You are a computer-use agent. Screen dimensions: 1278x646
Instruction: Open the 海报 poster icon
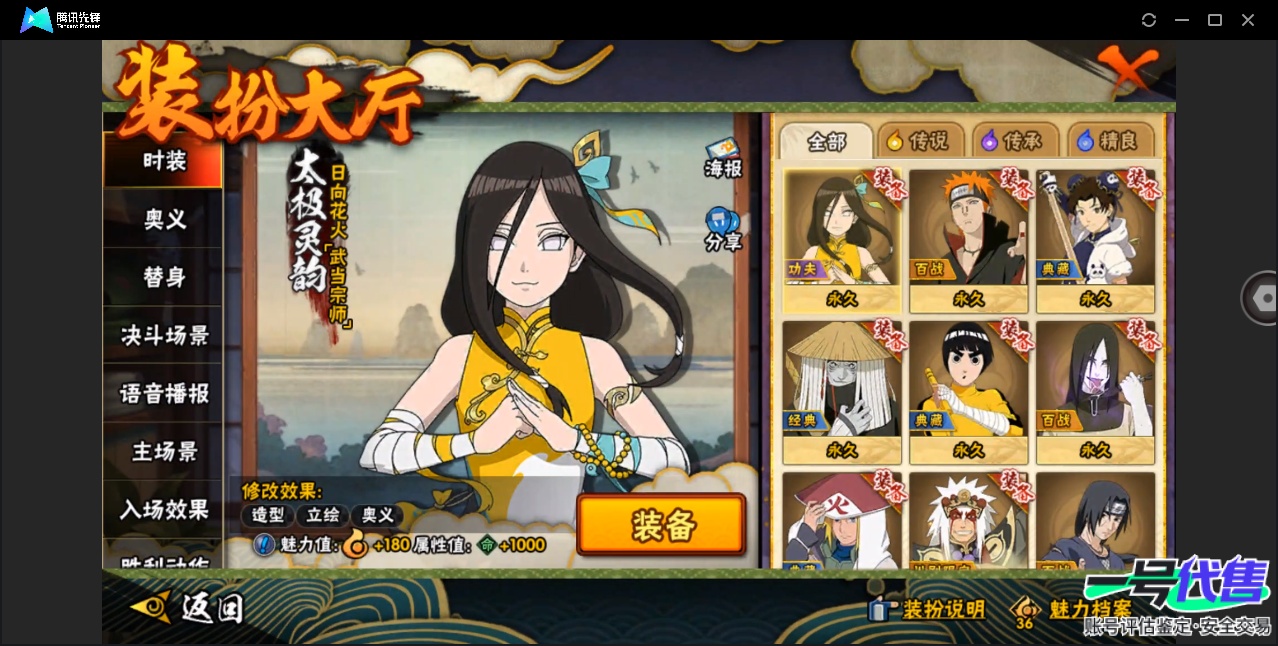point(722,158)
